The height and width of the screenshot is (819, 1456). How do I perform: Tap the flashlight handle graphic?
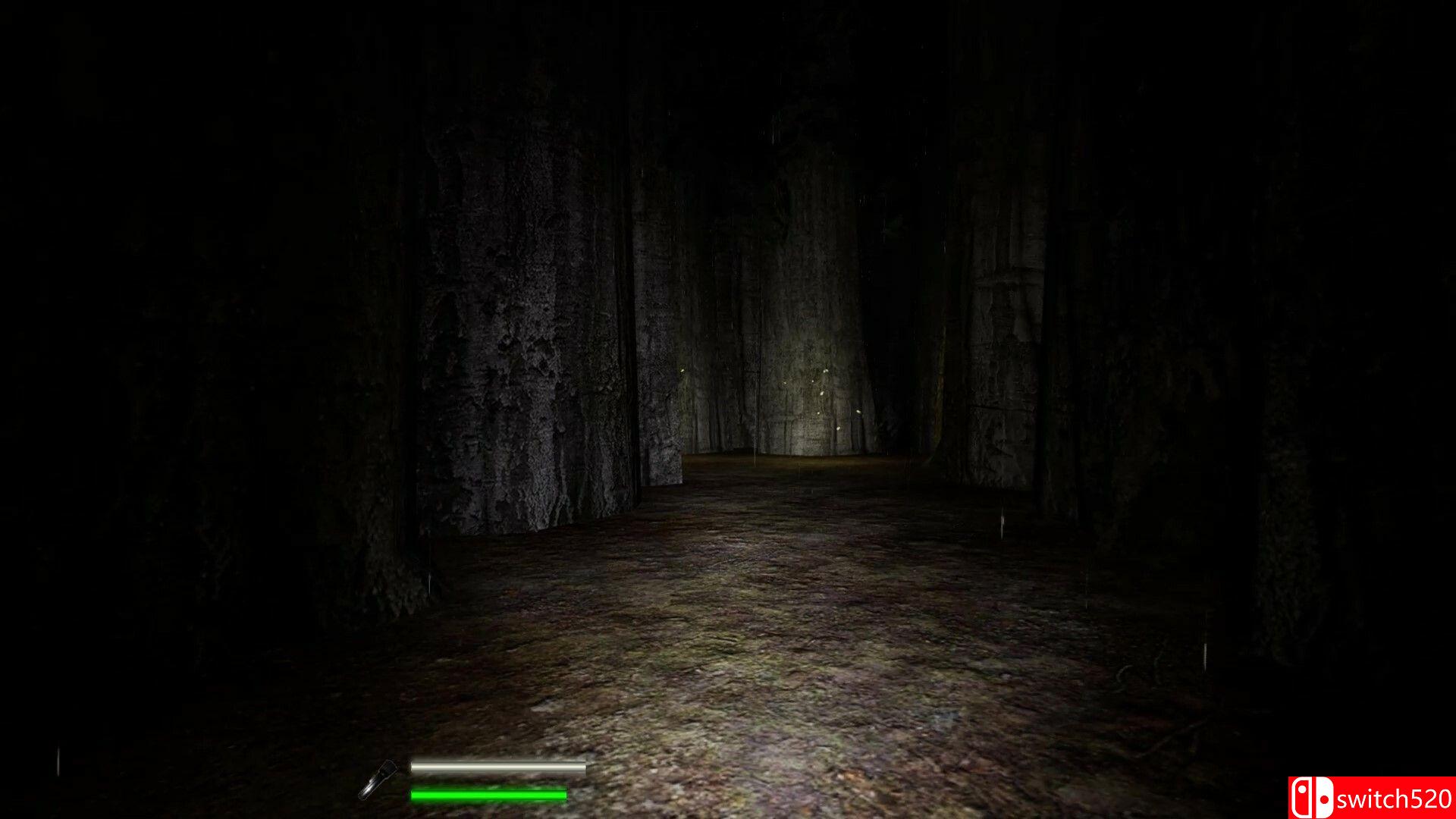pos(365,795)
